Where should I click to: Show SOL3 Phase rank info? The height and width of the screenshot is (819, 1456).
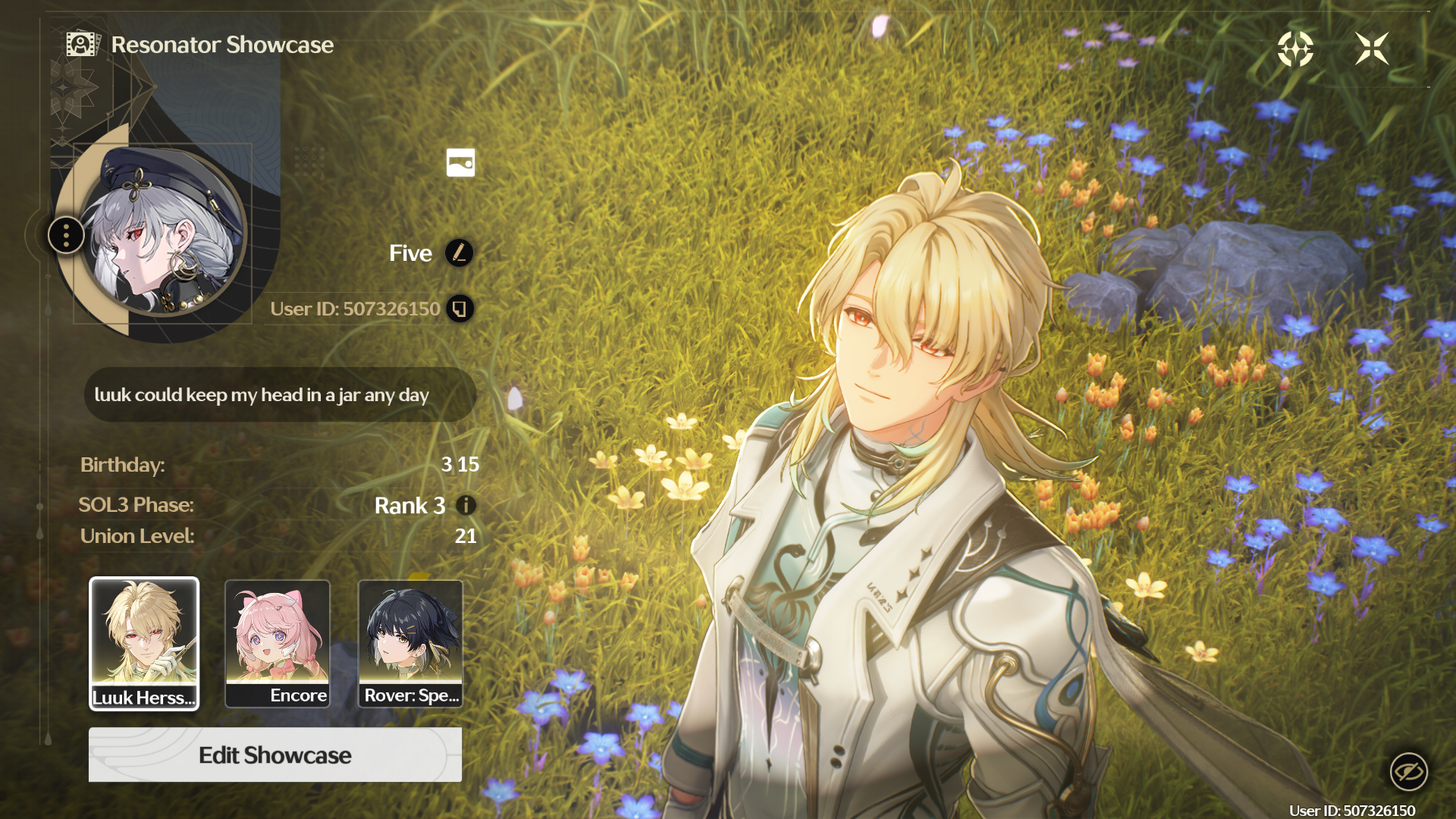click(x=466, y=505)
